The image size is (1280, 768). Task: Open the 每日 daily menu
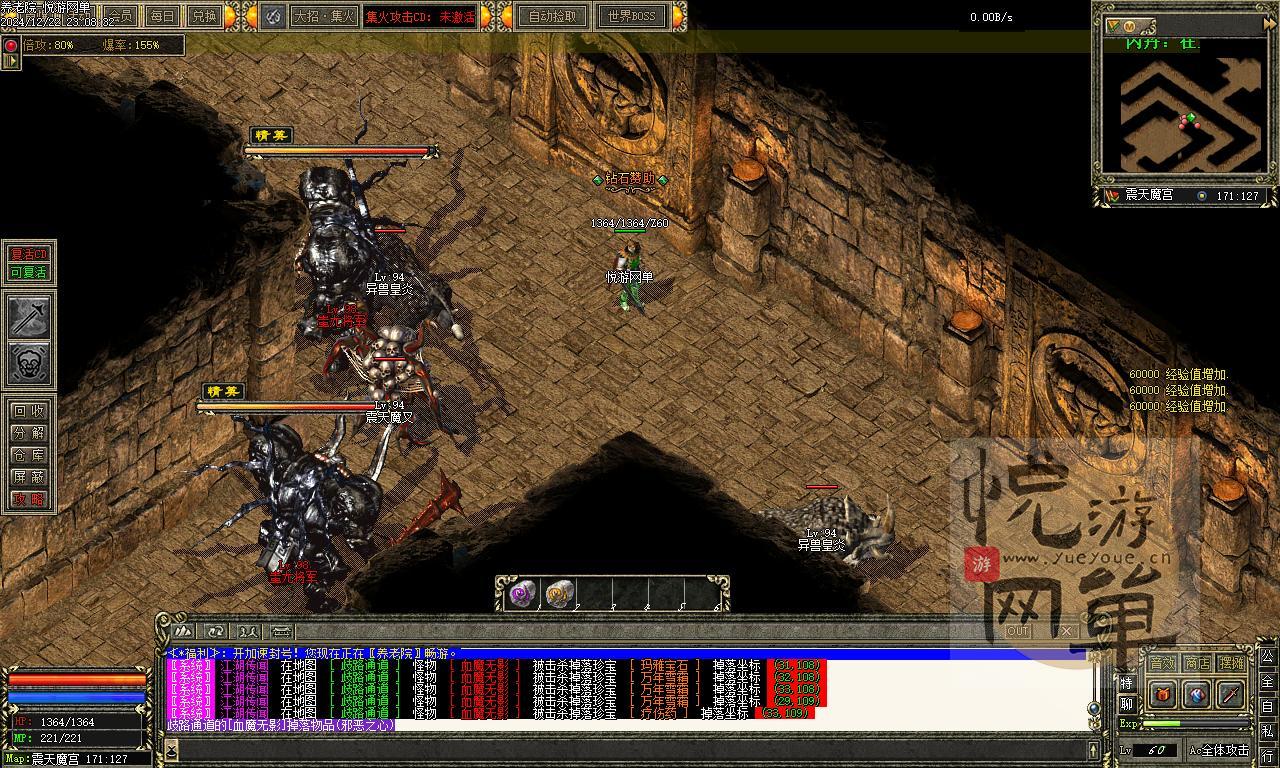[162, 16]
